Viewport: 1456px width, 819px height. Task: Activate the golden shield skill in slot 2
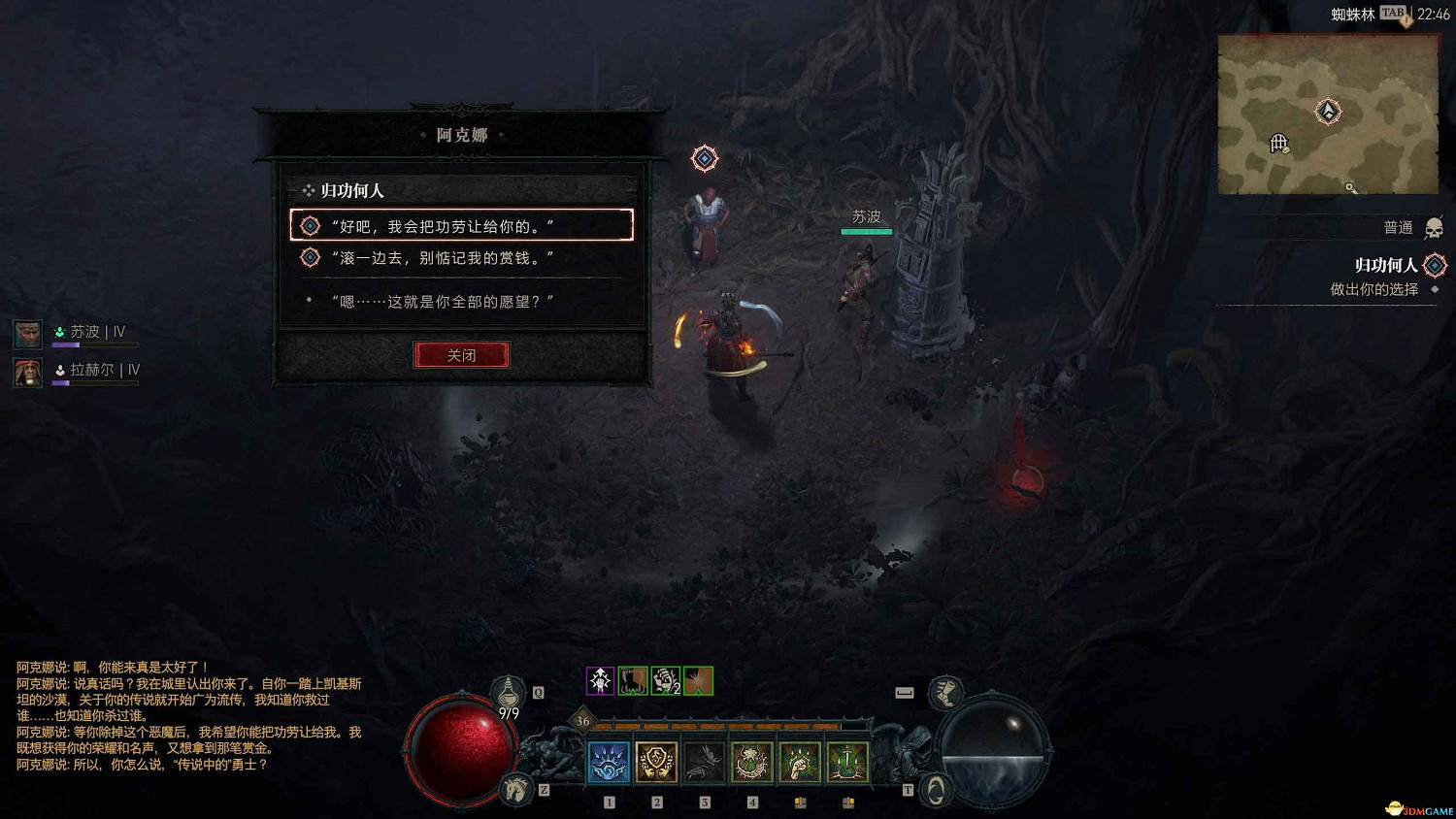655,763
